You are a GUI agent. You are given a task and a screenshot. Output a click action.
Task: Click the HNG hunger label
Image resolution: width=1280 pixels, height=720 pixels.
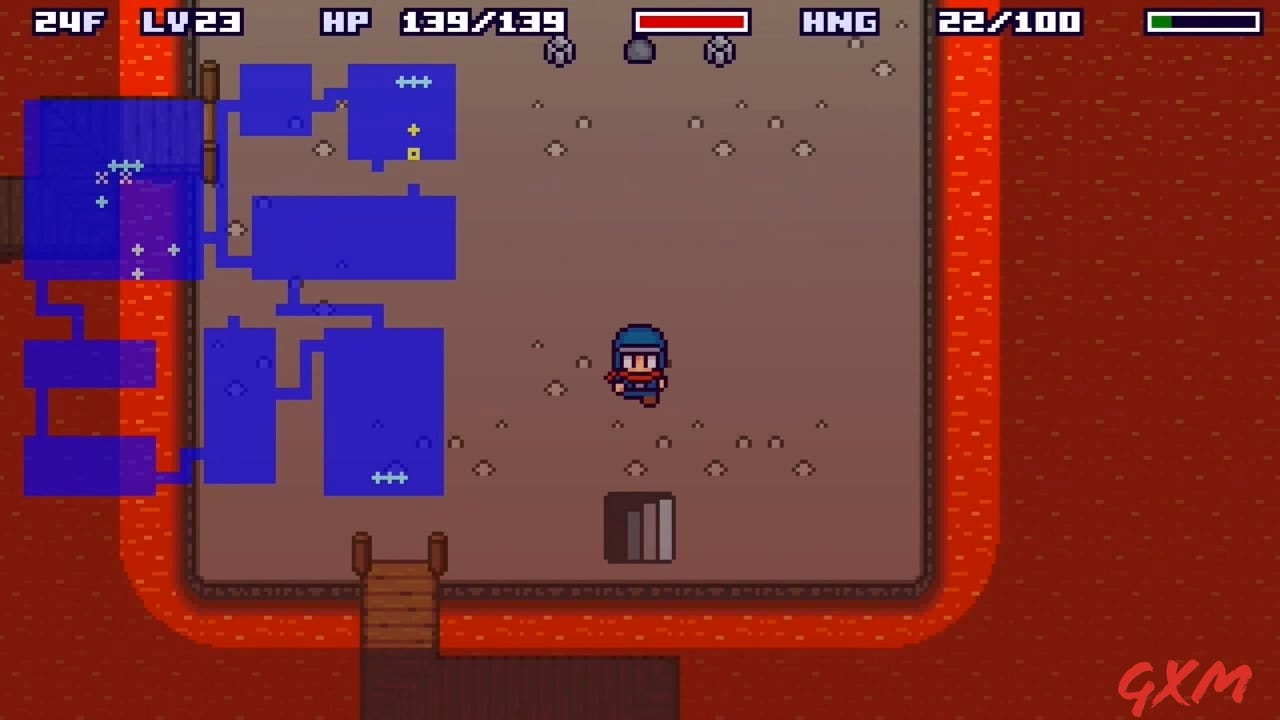point(840,22)
